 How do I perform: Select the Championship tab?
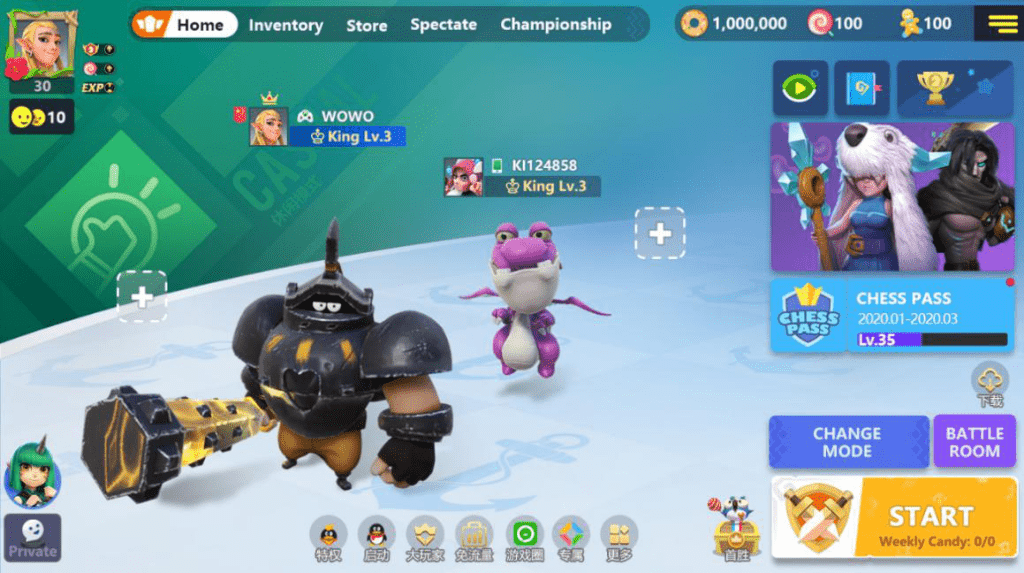click(x=555, y=25)
